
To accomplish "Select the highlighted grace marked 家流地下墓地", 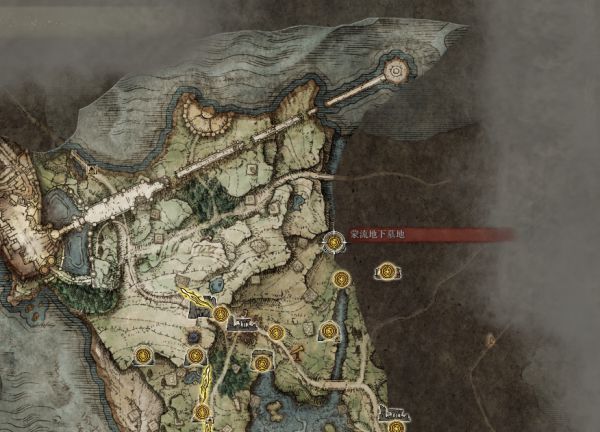I will coord(334,242).
